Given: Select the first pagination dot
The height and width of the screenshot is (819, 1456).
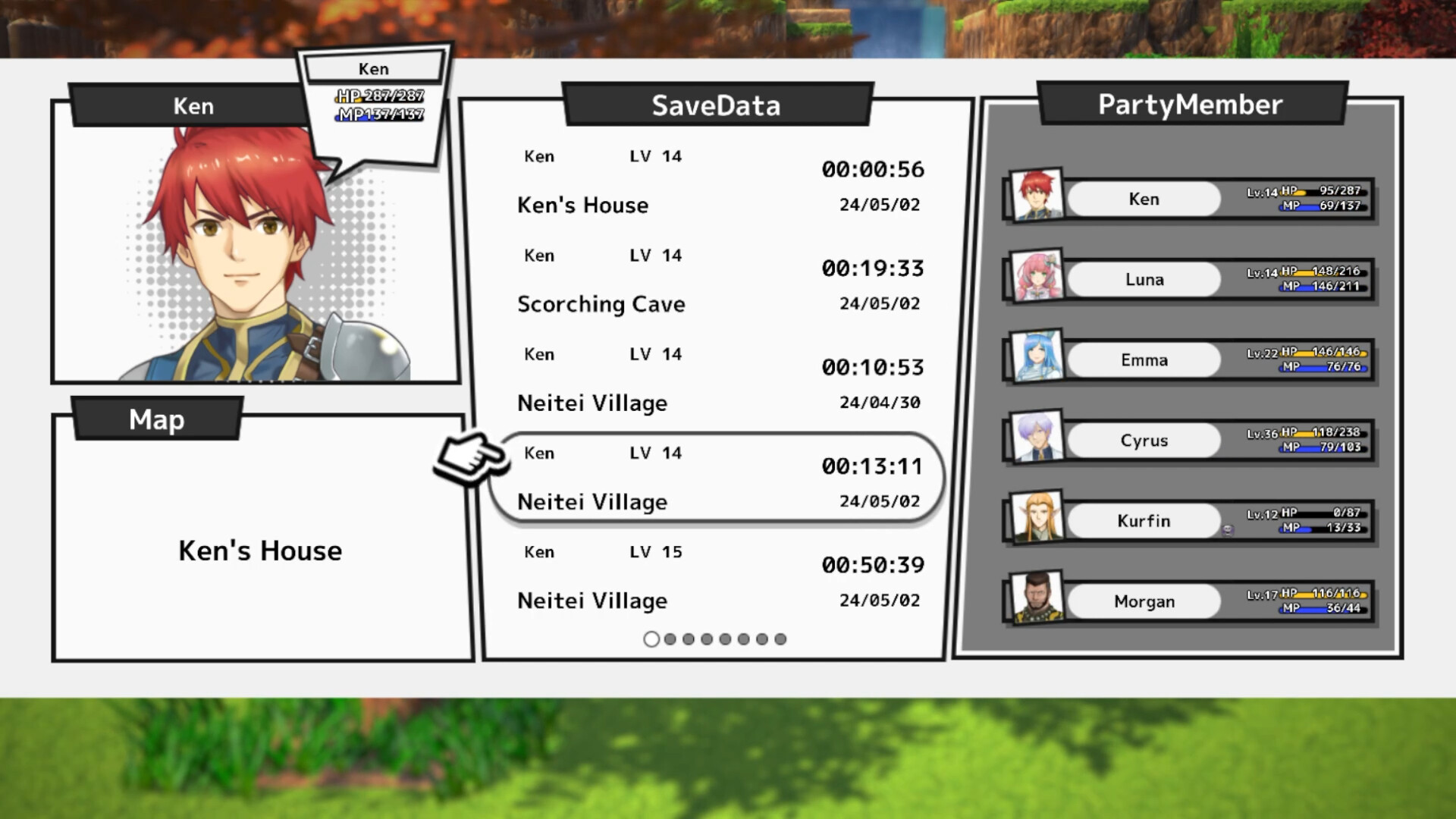Looking at the screenshot, I should (651, 639).
